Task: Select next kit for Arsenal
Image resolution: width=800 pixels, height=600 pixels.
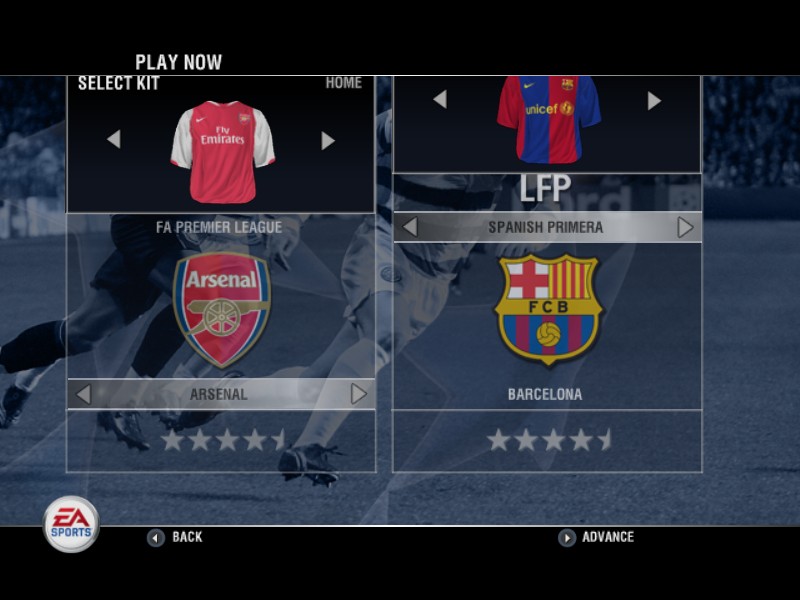Action: point(328,140)
